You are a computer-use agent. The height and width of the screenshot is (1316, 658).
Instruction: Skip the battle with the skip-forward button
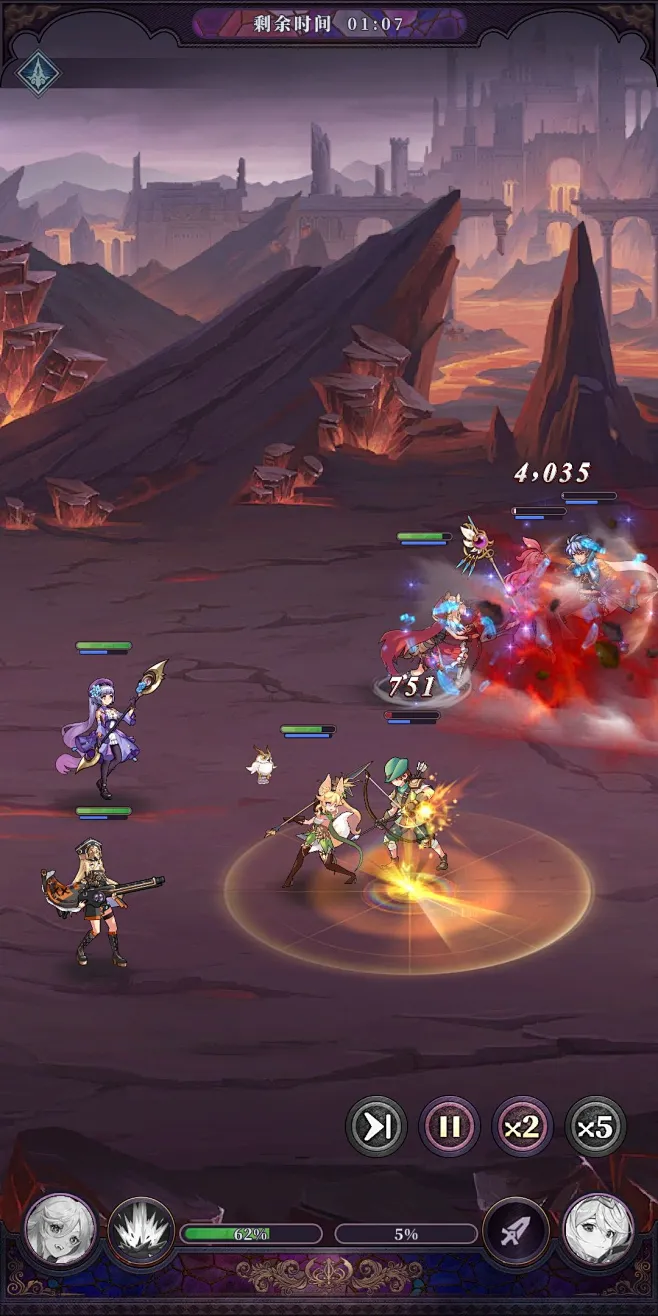tap(376, 1127)
